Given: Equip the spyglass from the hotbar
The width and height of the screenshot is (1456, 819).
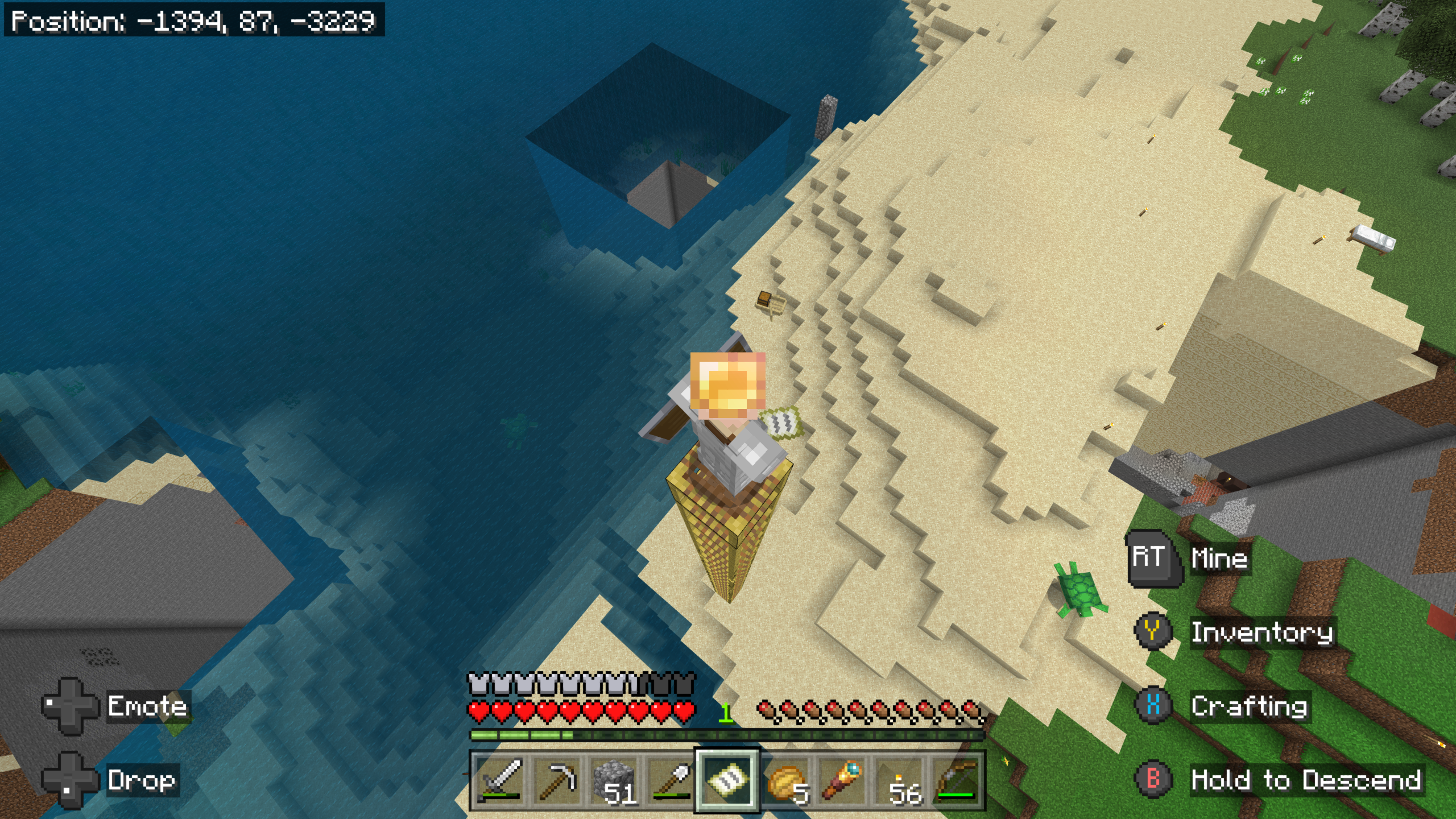Looking at the screenshot, I should tap(842, 779).
